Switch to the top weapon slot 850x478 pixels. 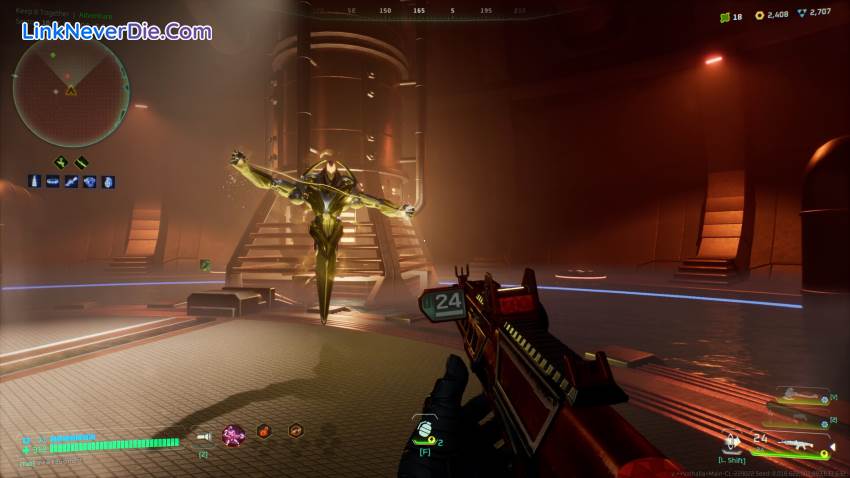click(x=798, y=396)
